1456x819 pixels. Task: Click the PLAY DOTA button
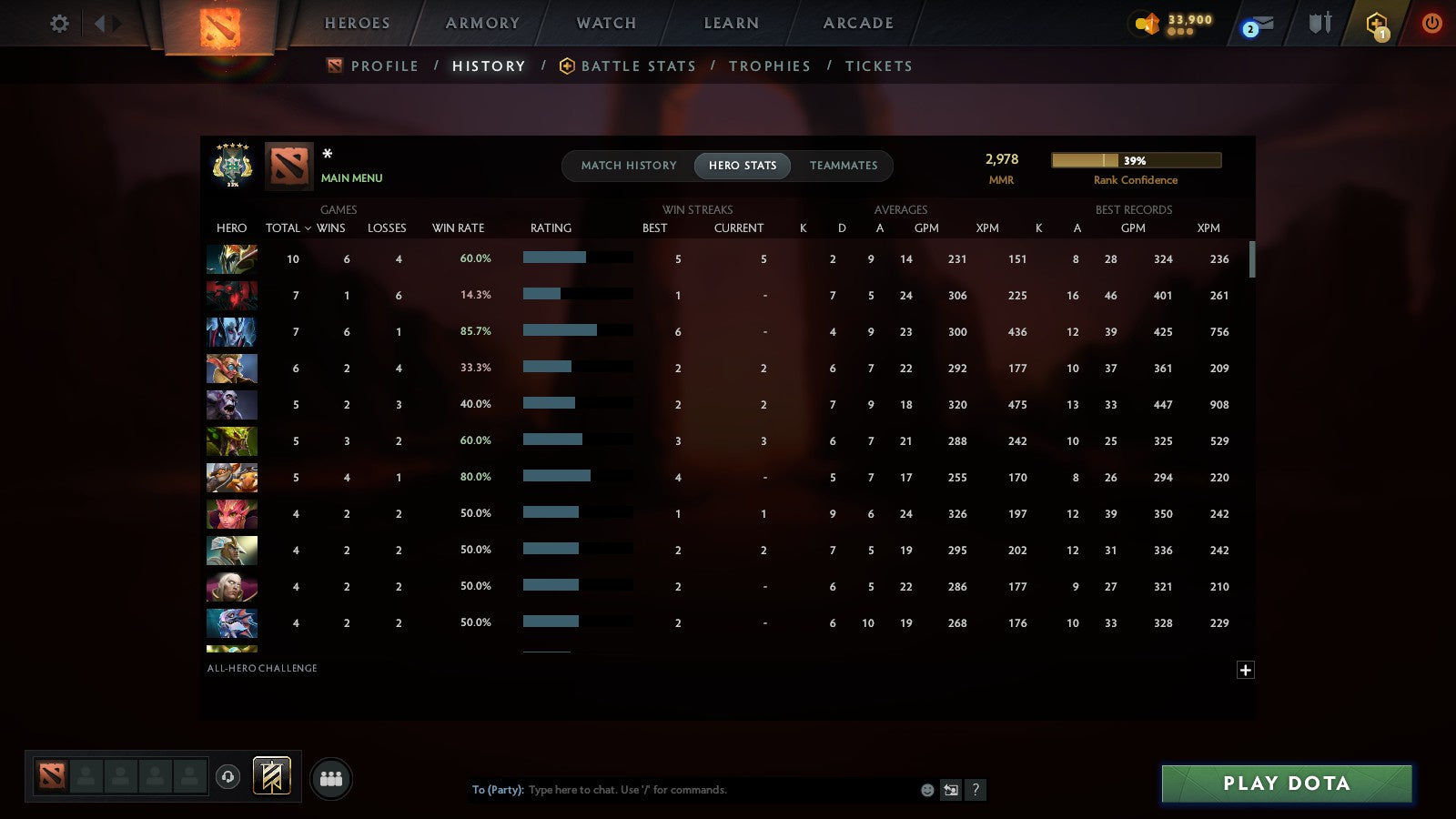pos(1285,784)
